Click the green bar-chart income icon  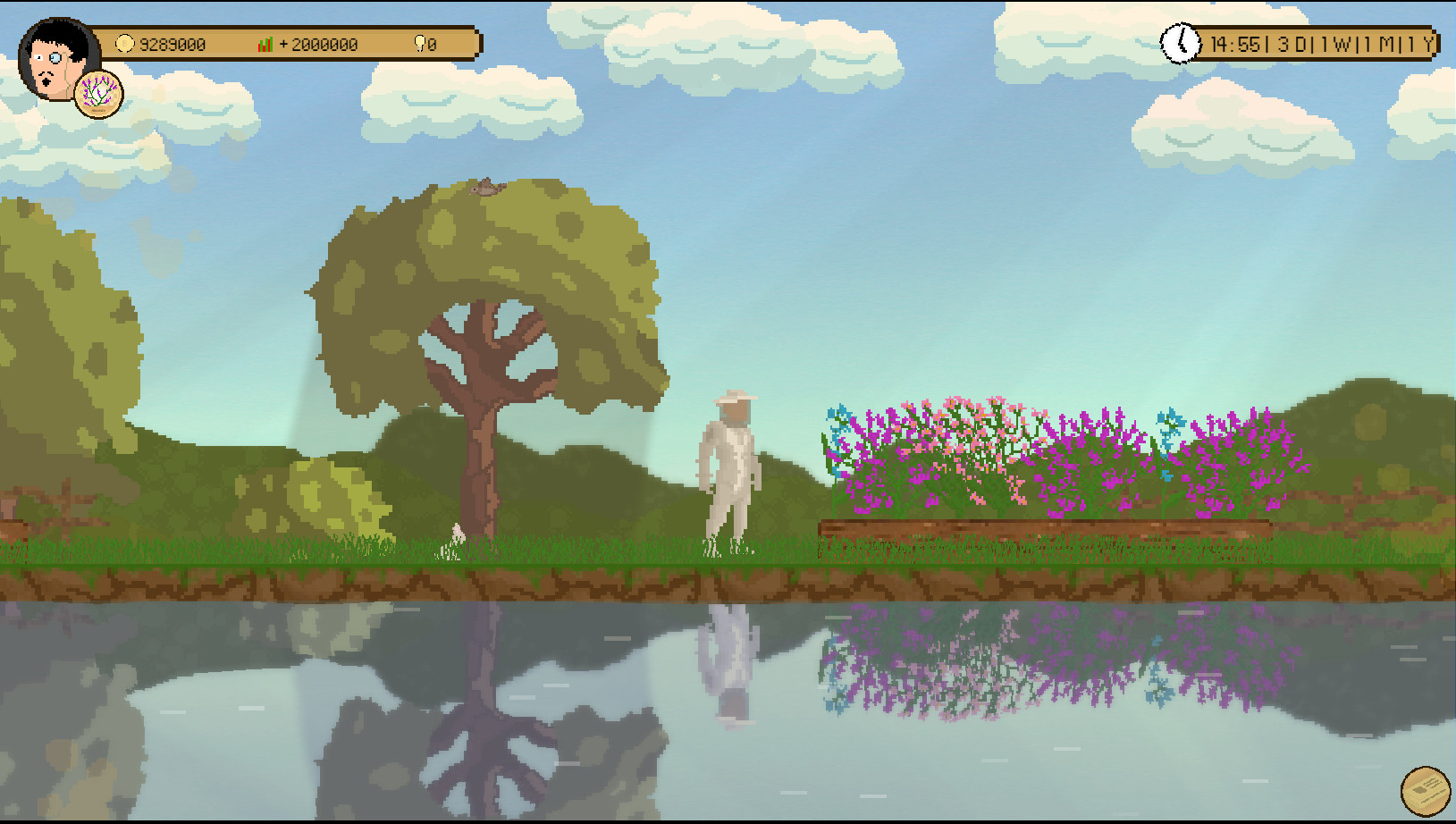[265, 43]
